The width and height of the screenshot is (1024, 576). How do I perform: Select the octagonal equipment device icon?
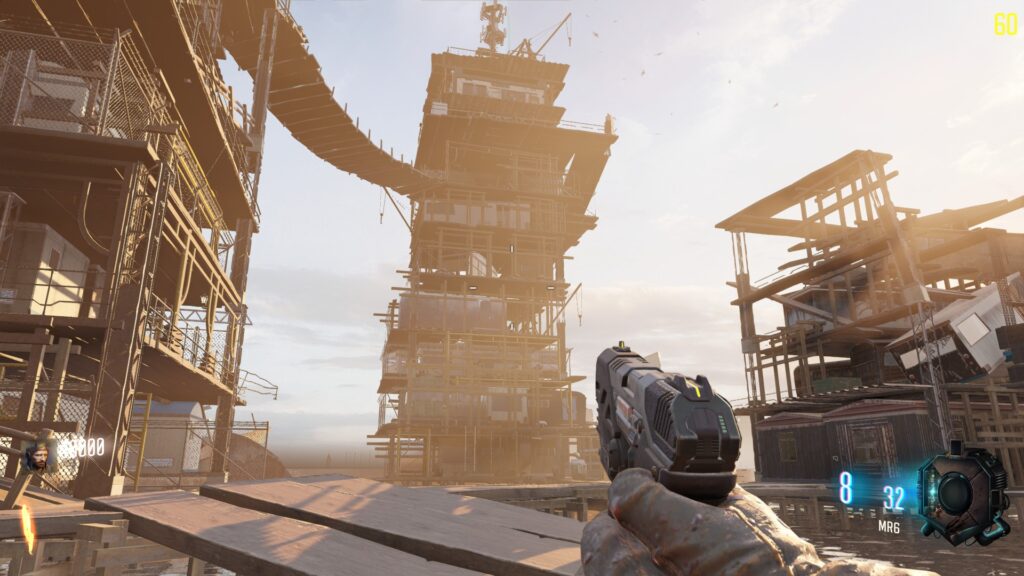tap(962, 495)
